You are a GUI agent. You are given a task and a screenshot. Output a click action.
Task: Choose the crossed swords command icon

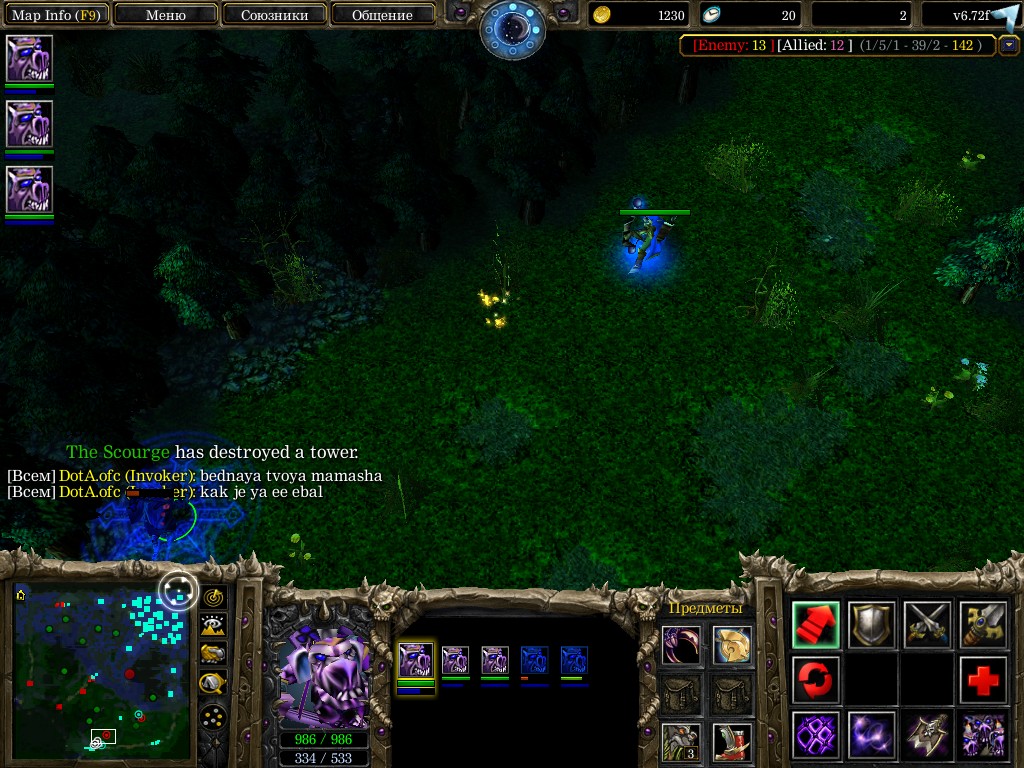927,624
